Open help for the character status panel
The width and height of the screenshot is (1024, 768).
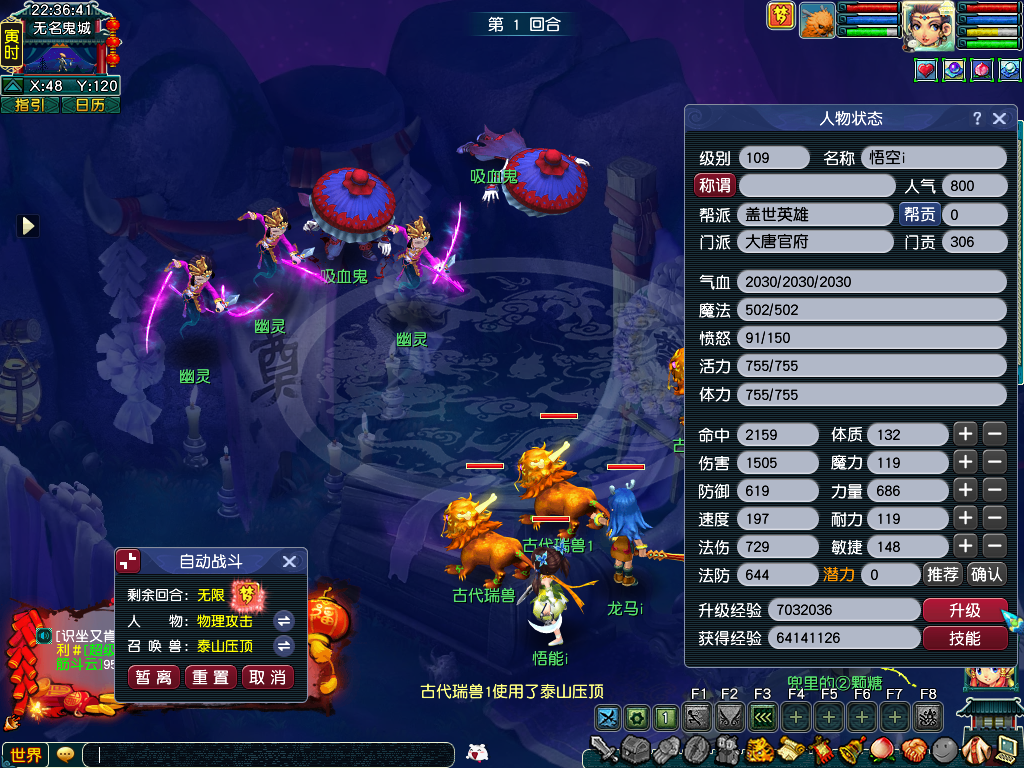click(977, 118)
